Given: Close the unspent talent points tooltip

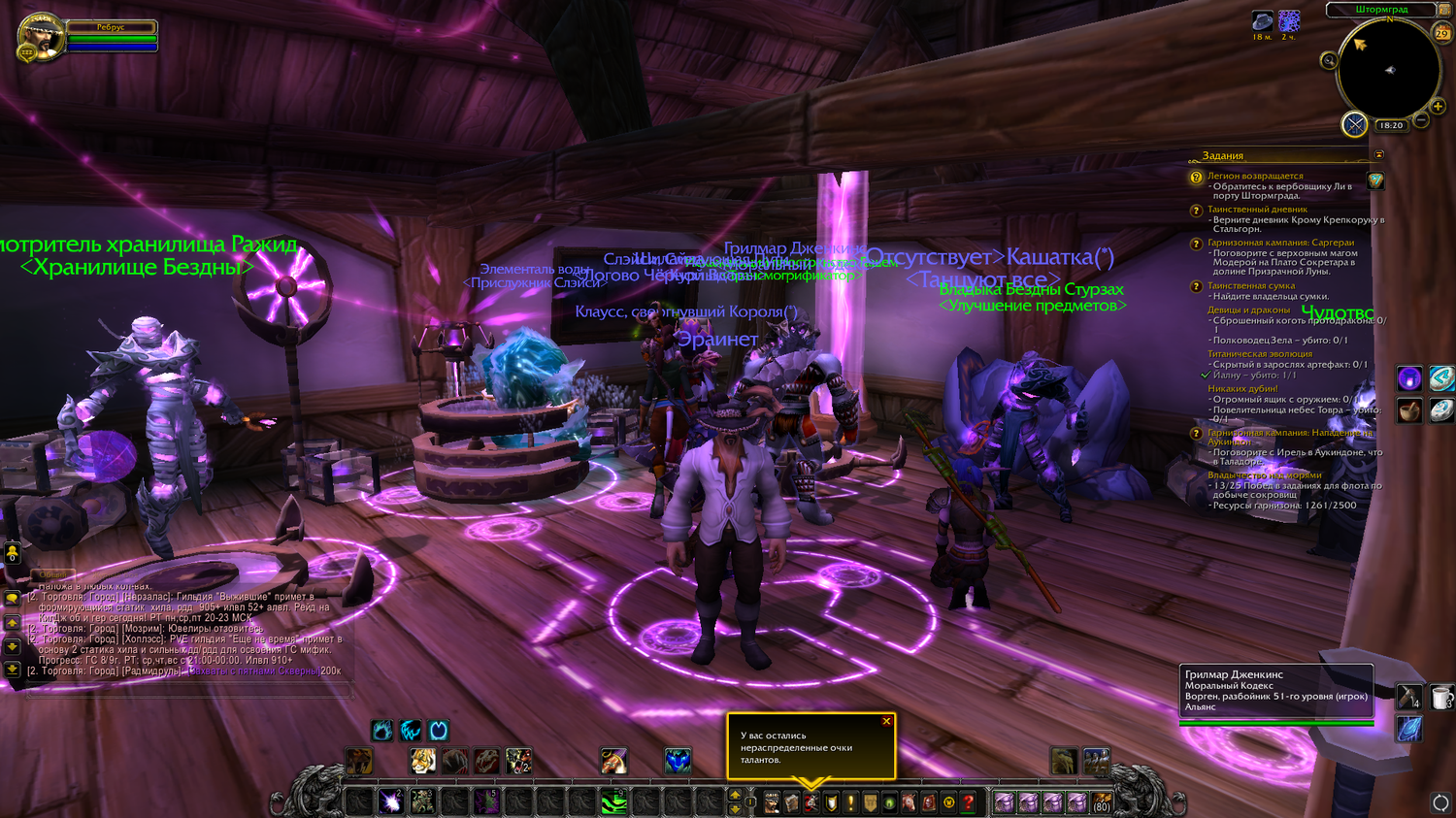Looking at the screenshot, I should [x=886, y=721].
